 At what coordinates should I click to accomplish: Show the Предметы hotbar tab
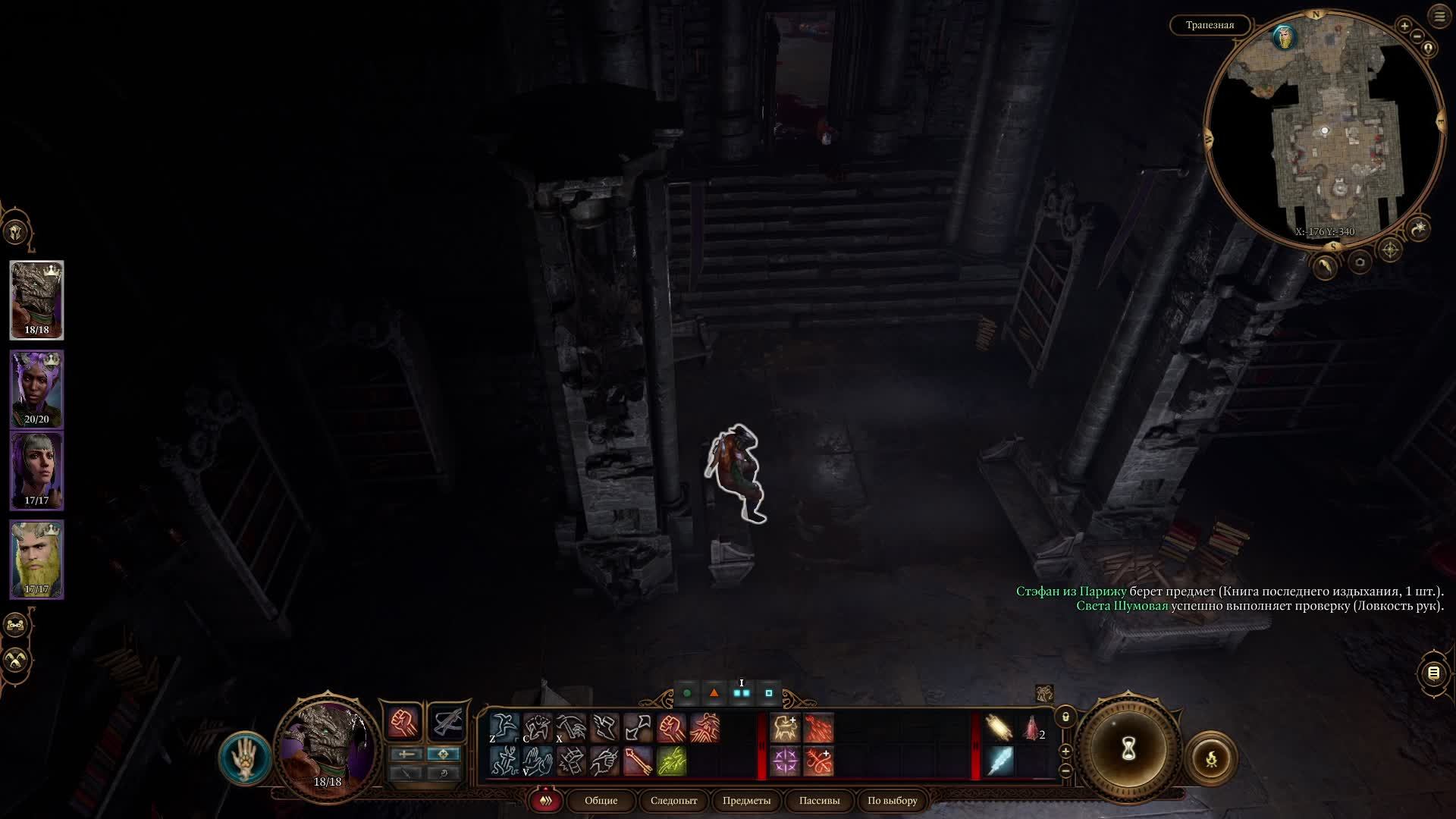point(746,800)
